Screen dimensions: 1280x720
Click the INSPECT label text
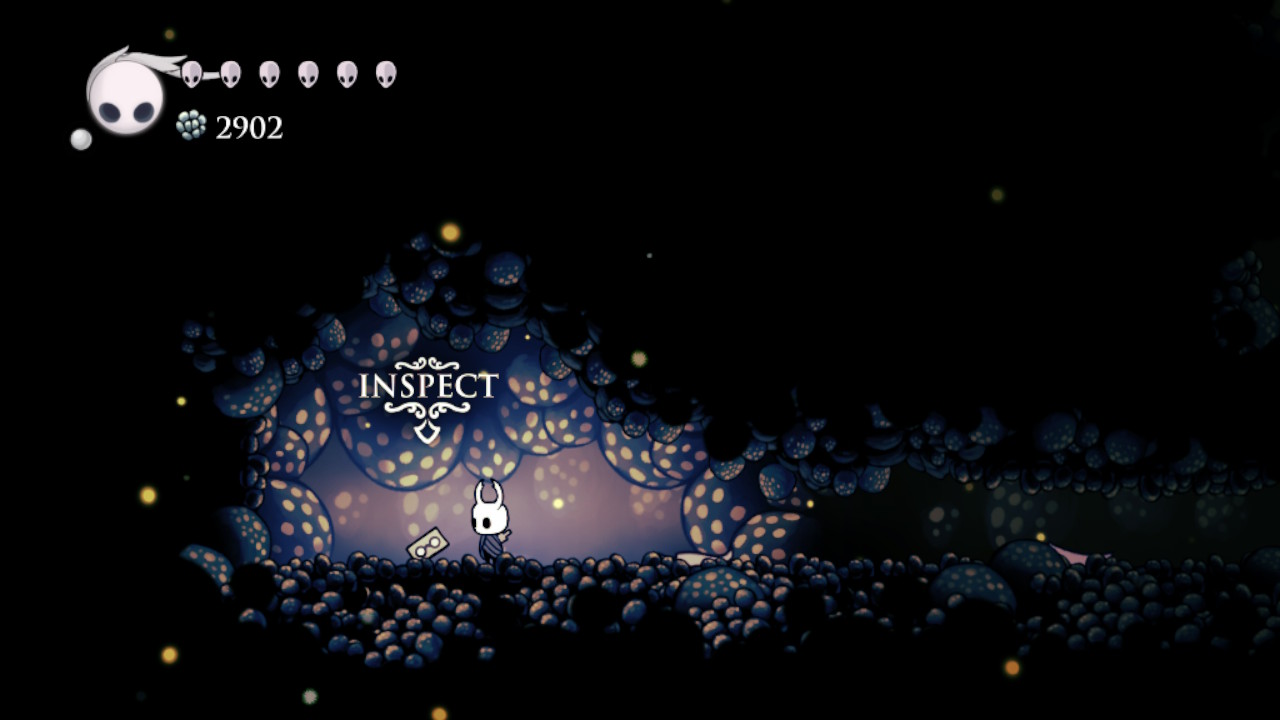[428, 385]
